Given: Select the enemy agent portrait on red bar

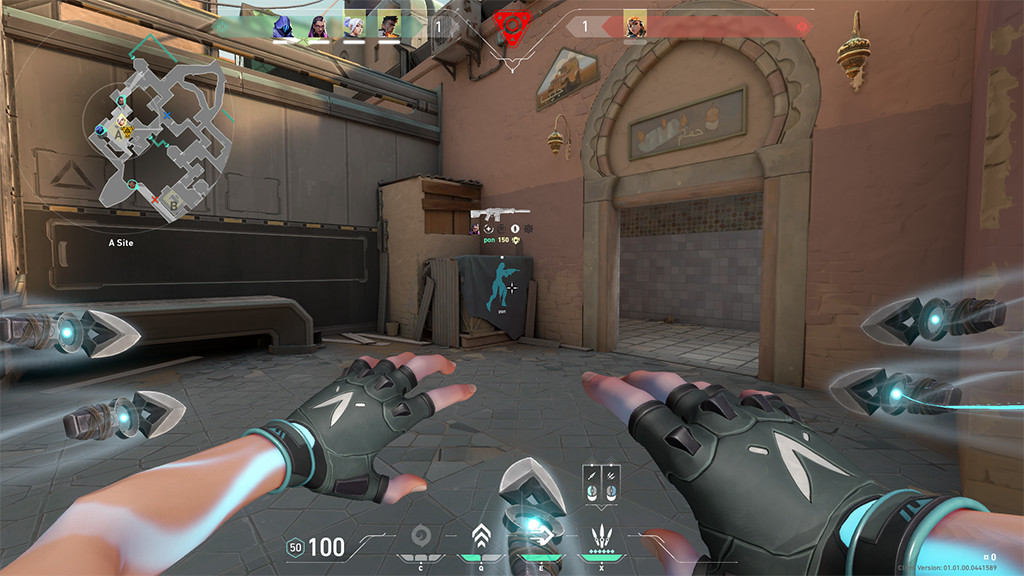Looking at the screenshot, I should coord(634,26).
